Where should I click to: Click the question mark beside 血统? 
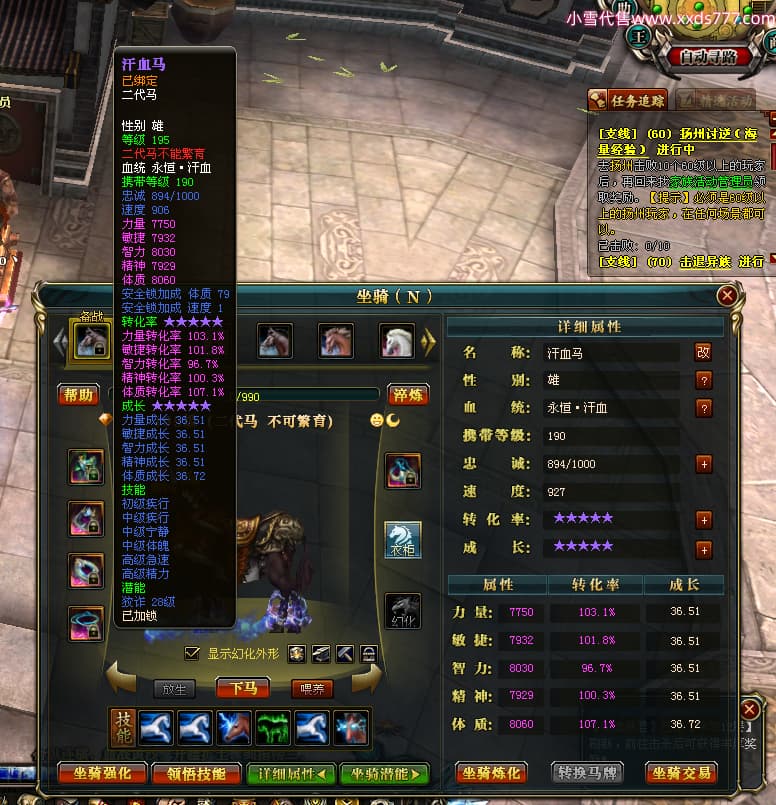703,408
